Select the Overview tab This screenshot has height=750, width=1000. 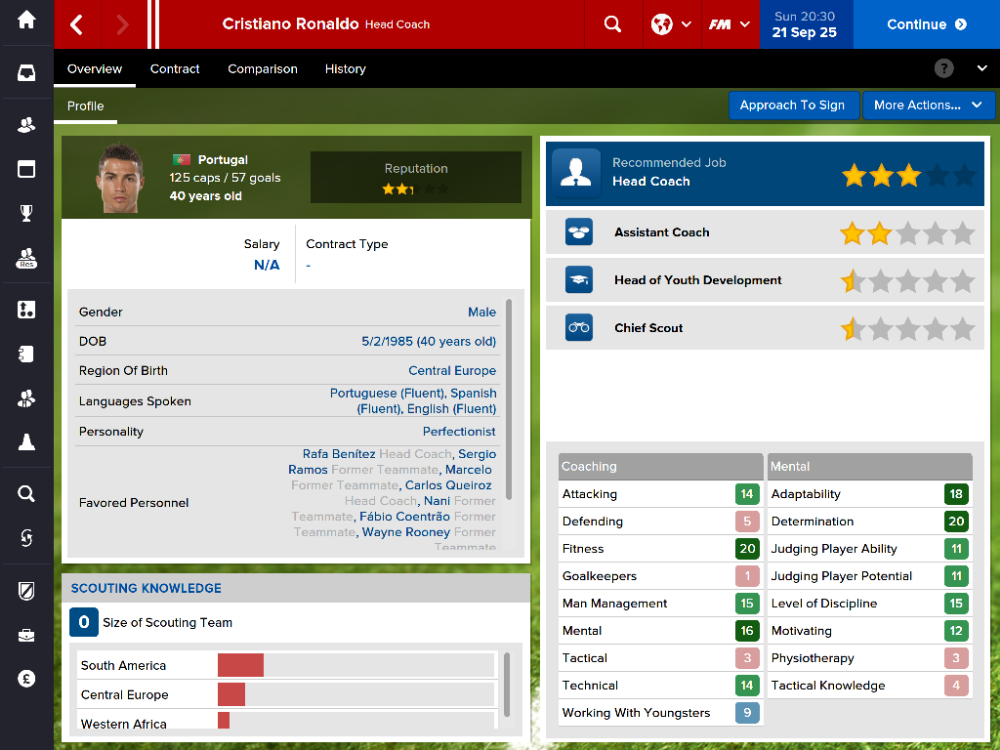pos(94,69)
